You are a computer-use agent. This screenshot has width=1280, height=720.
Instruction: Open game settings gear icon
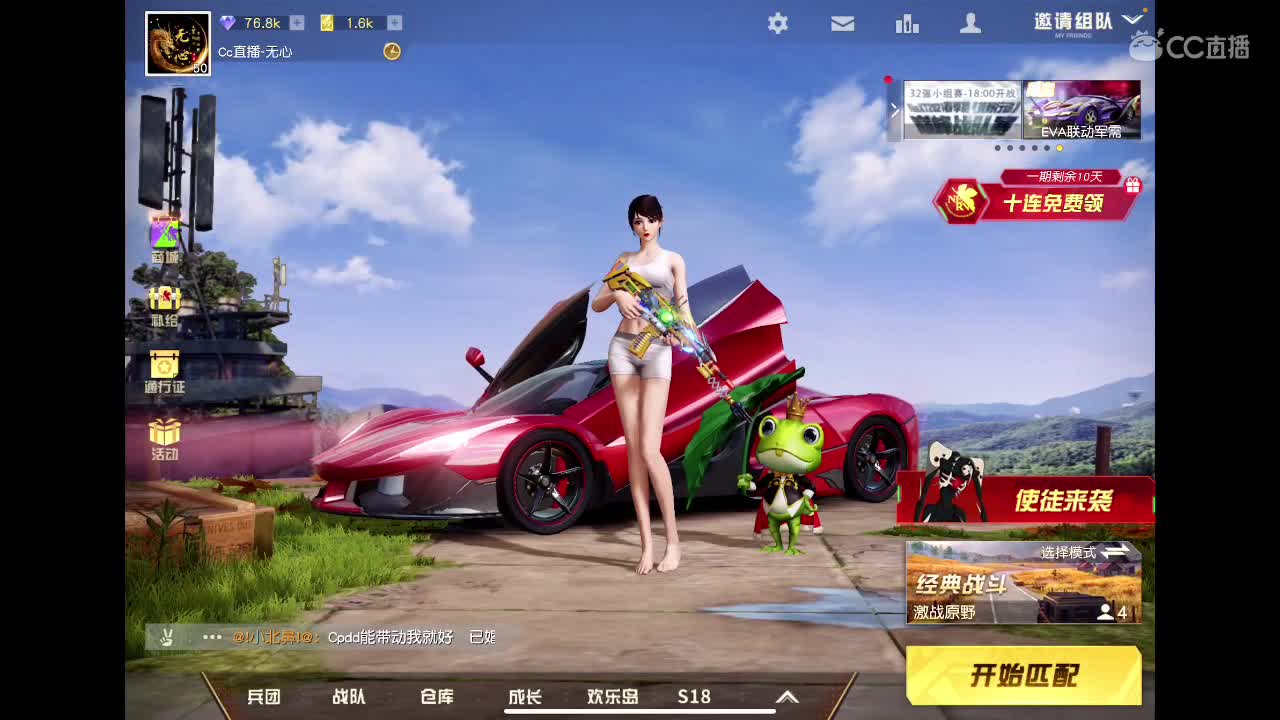(x=778, y=22)
